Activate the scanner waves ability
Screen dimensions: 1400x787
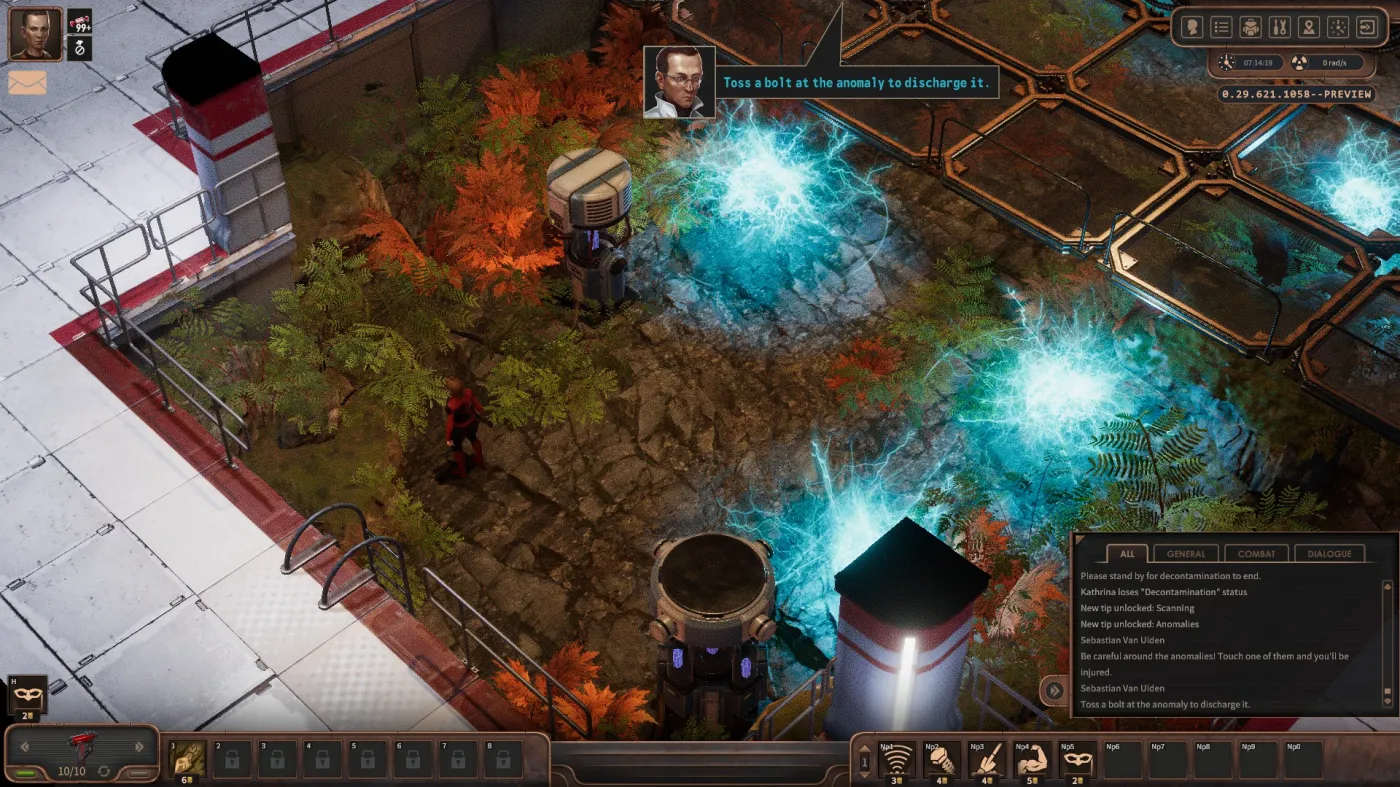897,760
